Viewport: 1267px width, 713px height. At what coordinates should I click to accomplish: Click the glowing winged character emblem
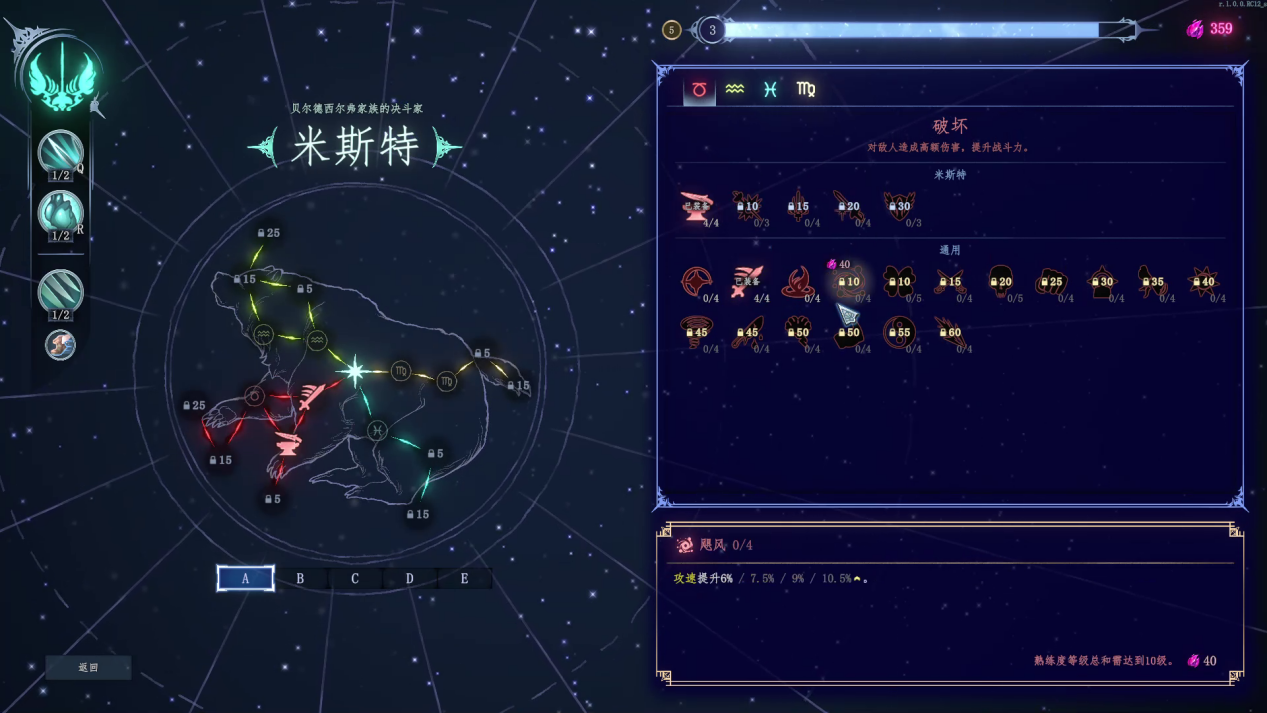[60, 77]
